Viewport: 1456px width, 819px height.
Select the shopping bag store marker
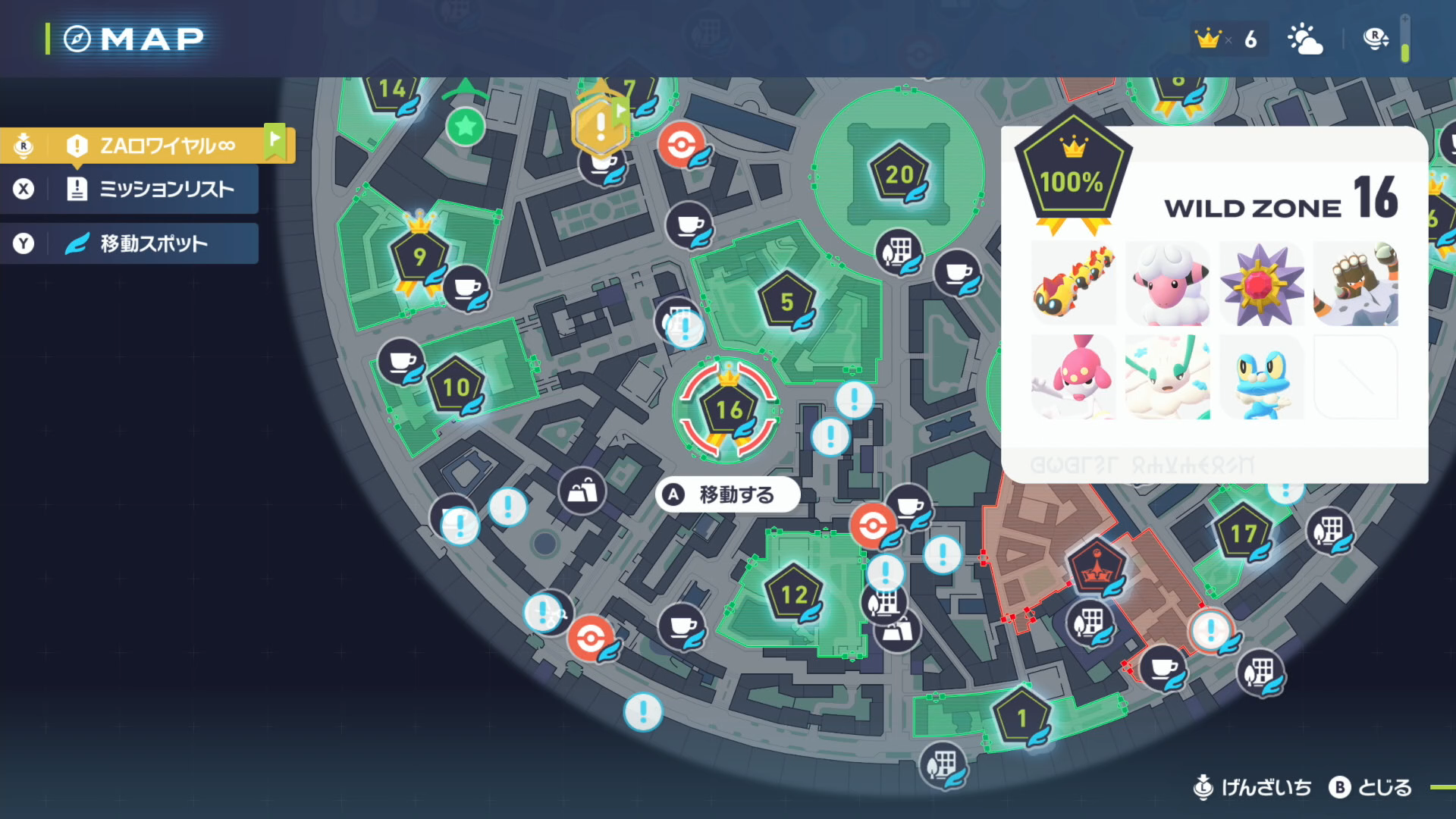(x=582, y=491)
